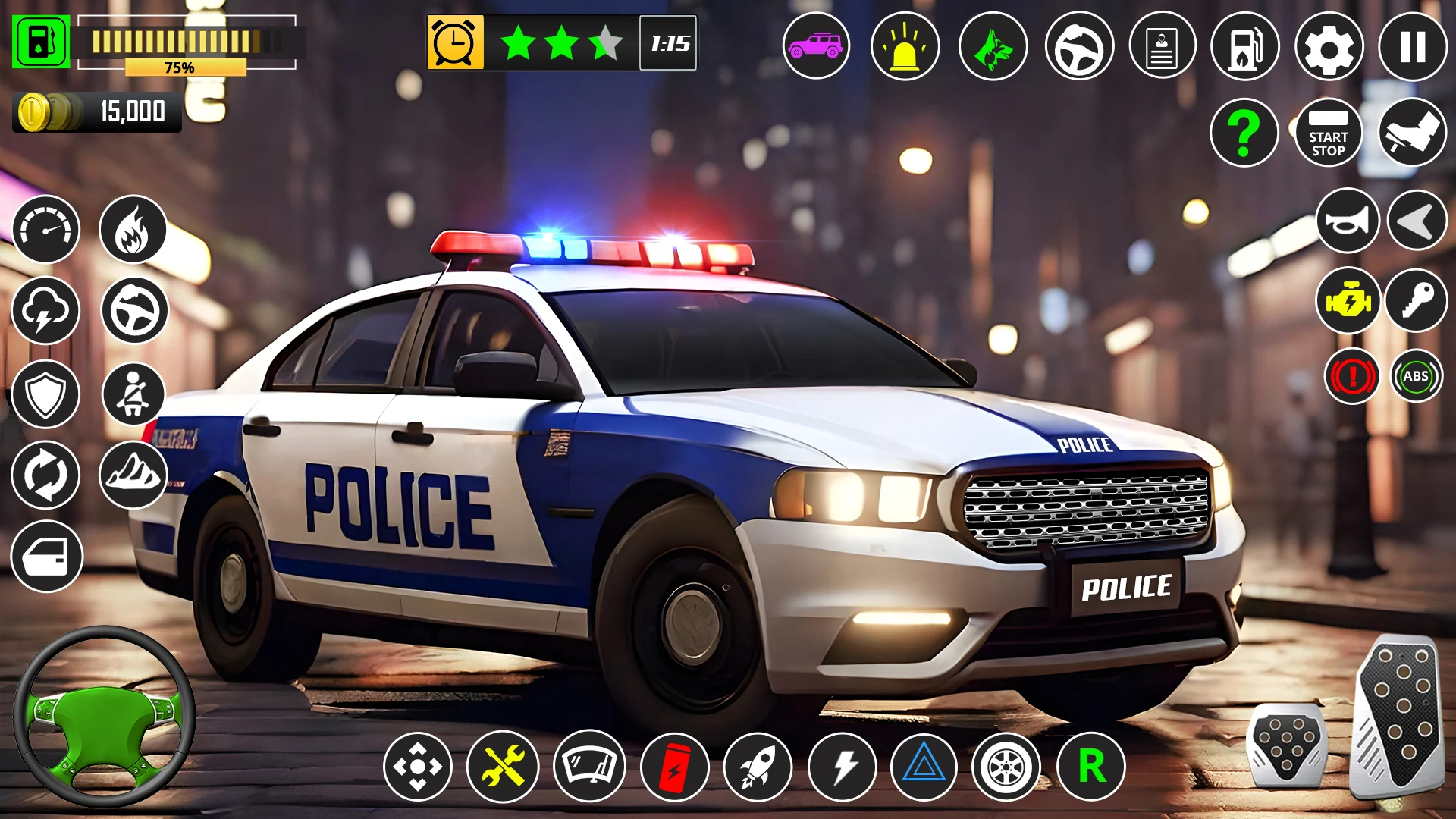Tap the START STOP engine button
Screen dimensions: 1456x819
click(1329, 133)
